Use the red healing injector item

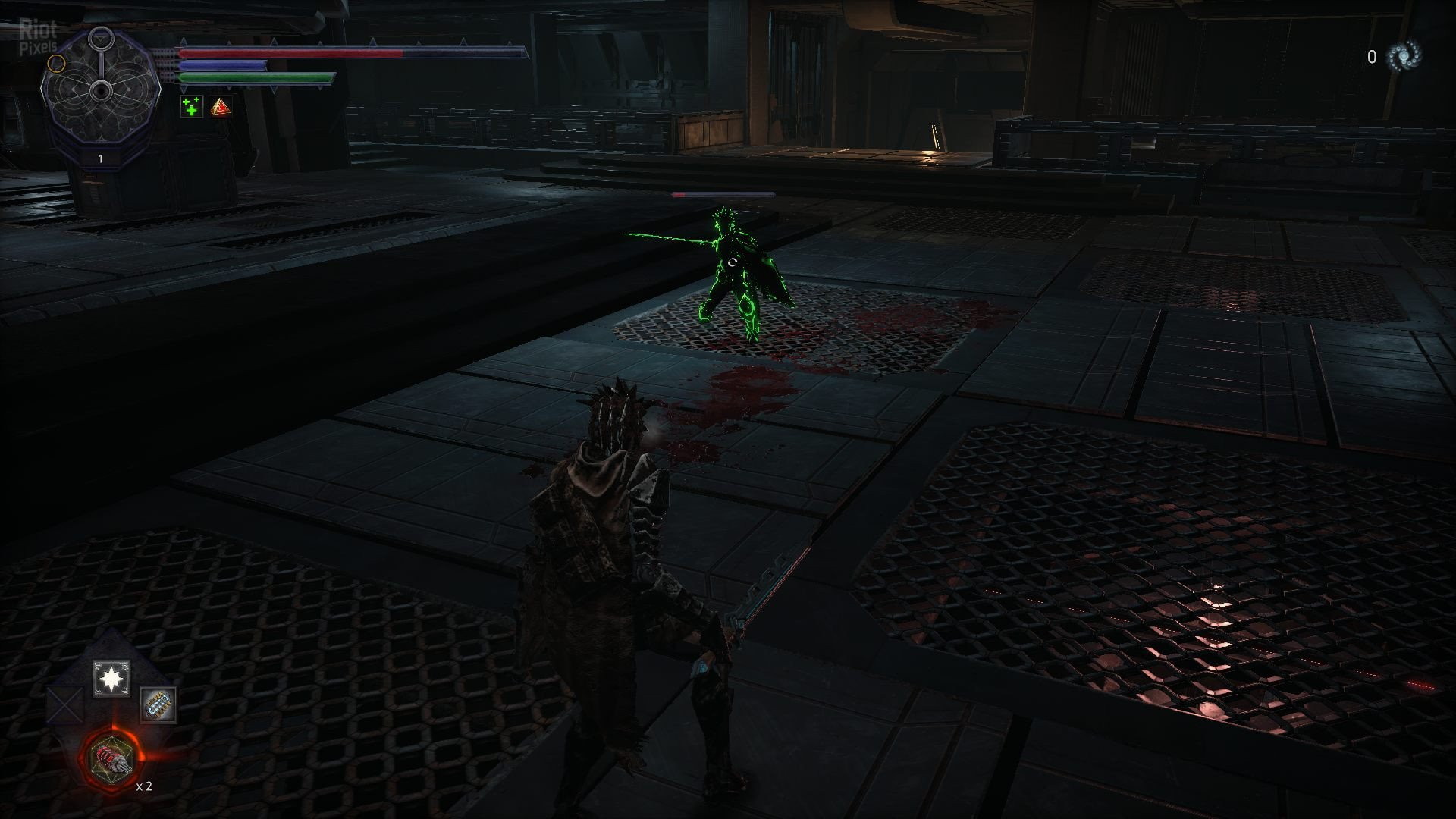tap(112, 758)
